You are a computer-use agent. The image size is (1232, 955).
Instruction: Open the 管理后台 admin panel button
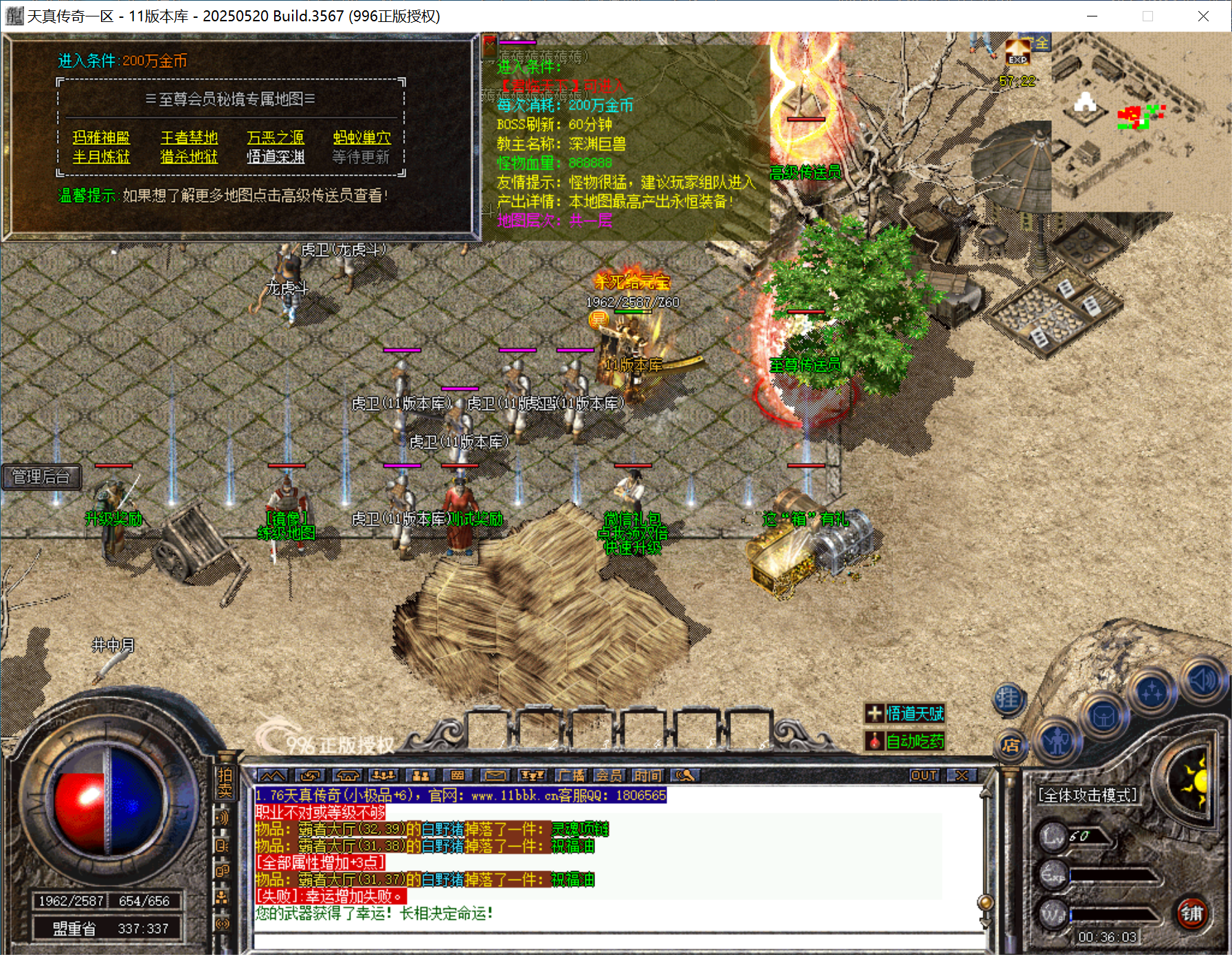pyautogui.click(x=41, y=477)
